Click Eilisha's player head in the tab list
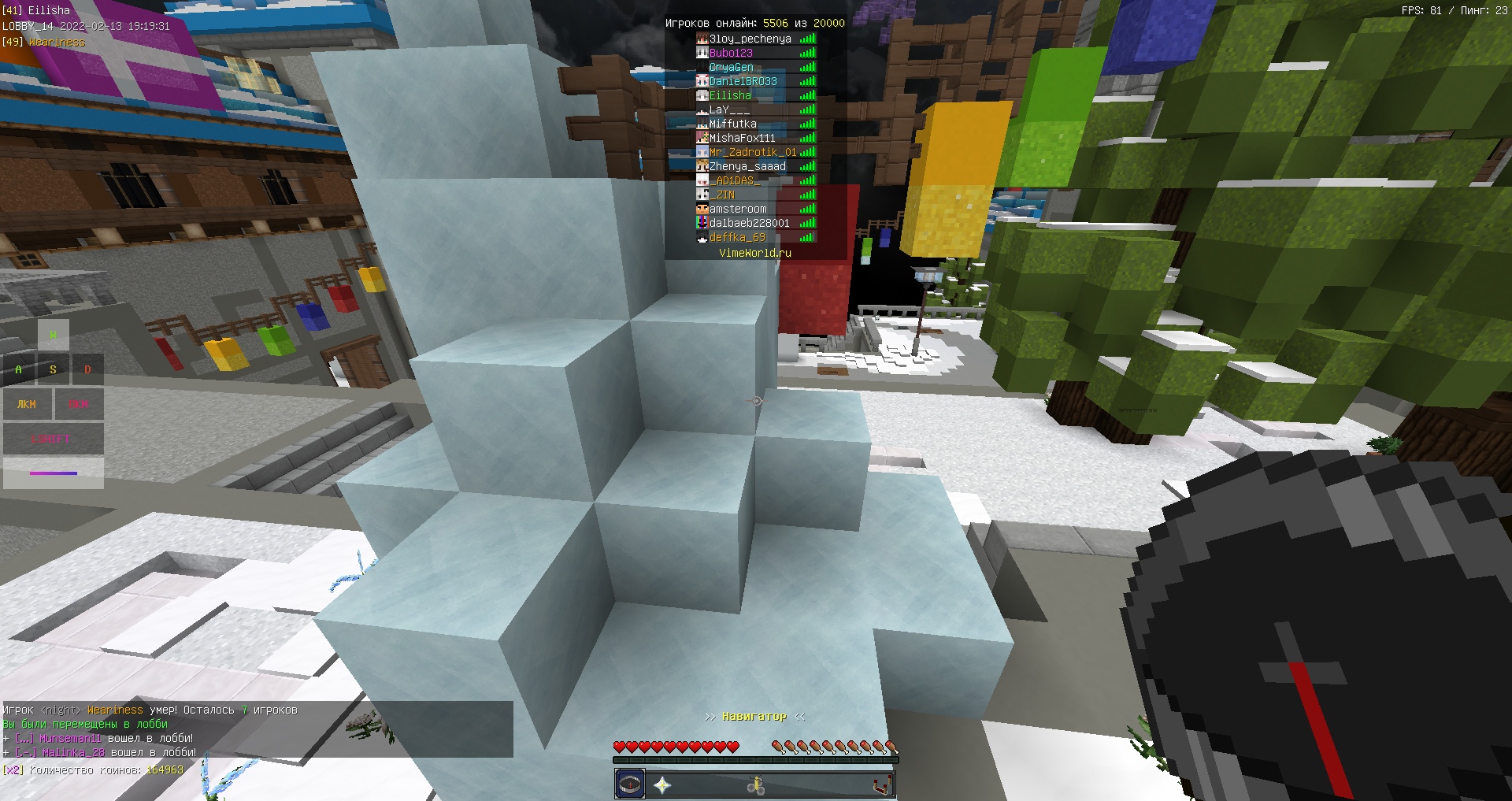Image resolution: width=1512 pixels, height=801 pixels. pyautogui.click(x=702, y=95)
